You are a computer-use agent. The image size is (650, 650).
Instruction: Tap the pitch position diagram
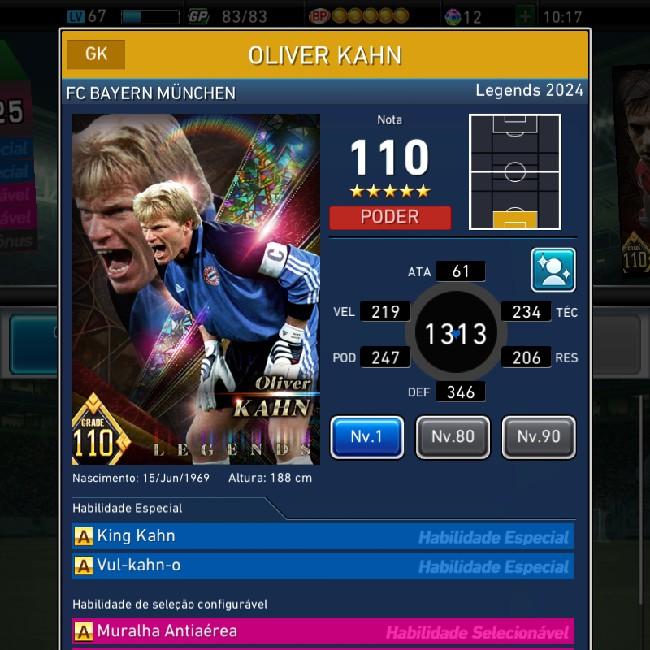(x=514, y=172)
